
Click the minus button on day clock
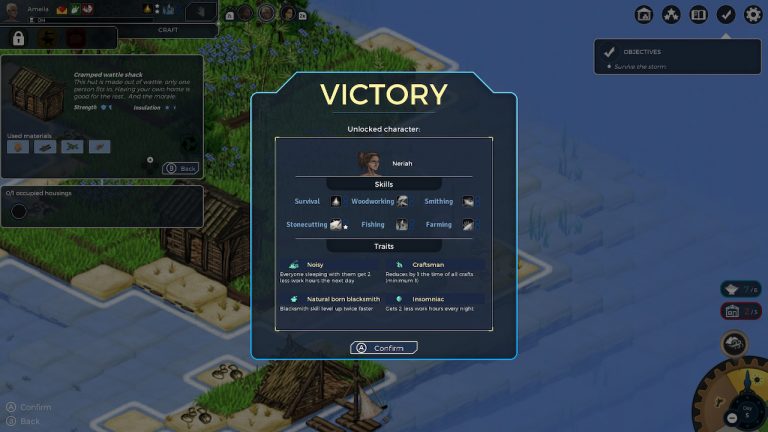click(732, 416)
